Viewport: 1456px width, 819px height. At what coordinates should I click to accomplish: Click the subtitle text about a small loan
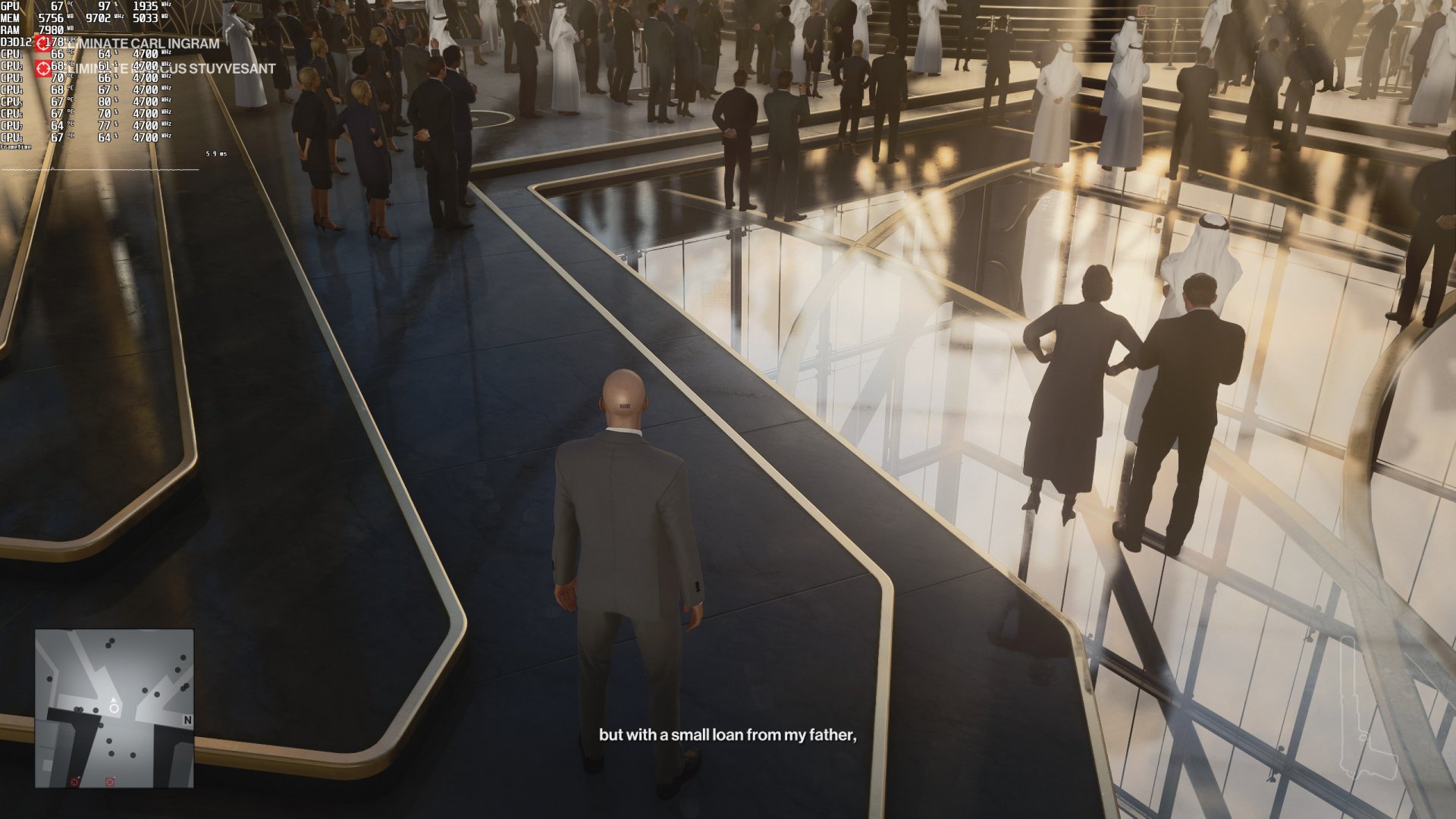tap(728, 734)
